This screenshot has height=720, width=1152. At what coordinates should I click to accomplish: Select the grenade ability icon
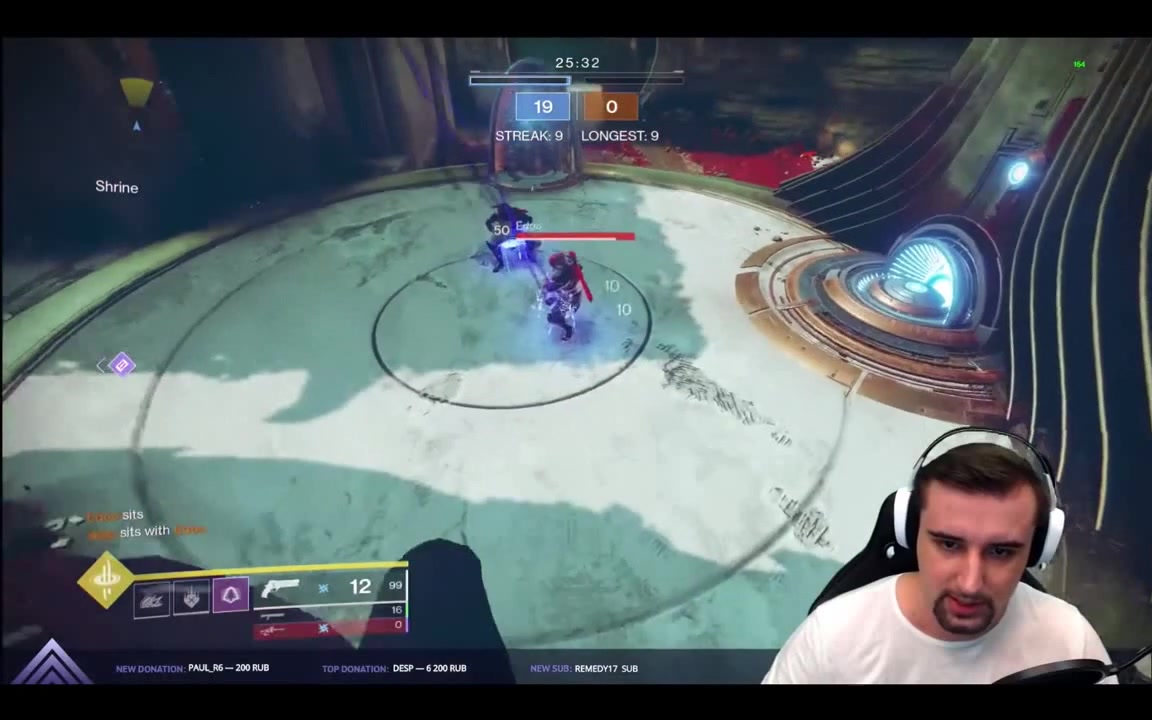point(152,598)
